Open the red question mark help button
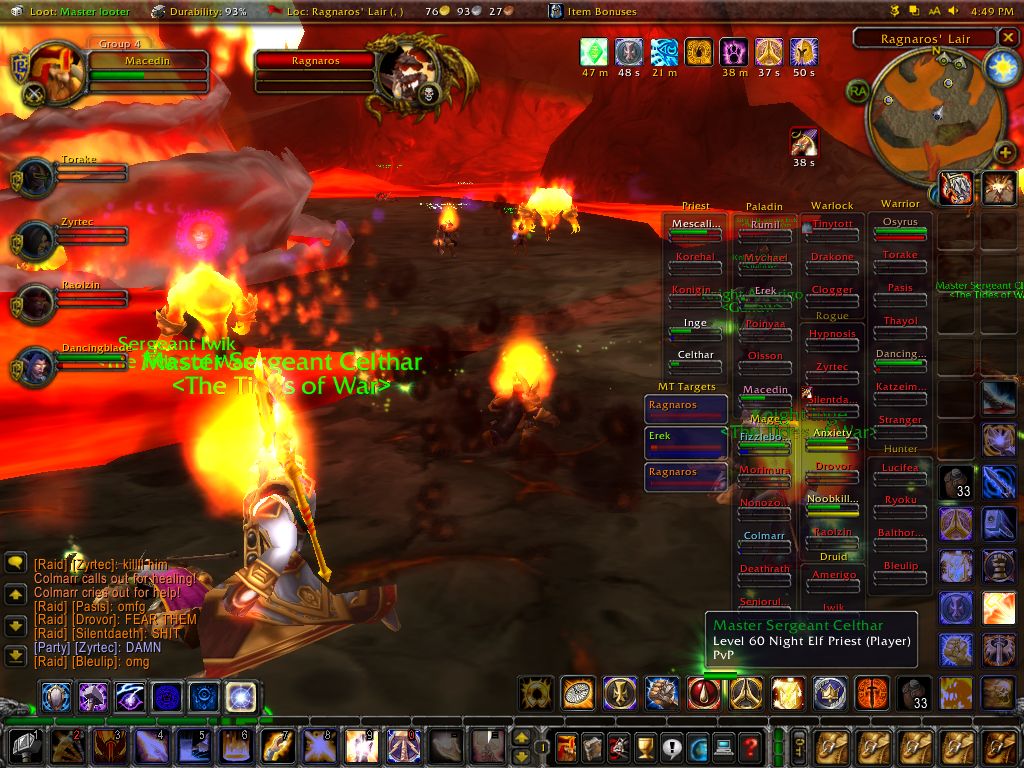Viewport: 1024px width, 768px height. [x=750, y=746]
